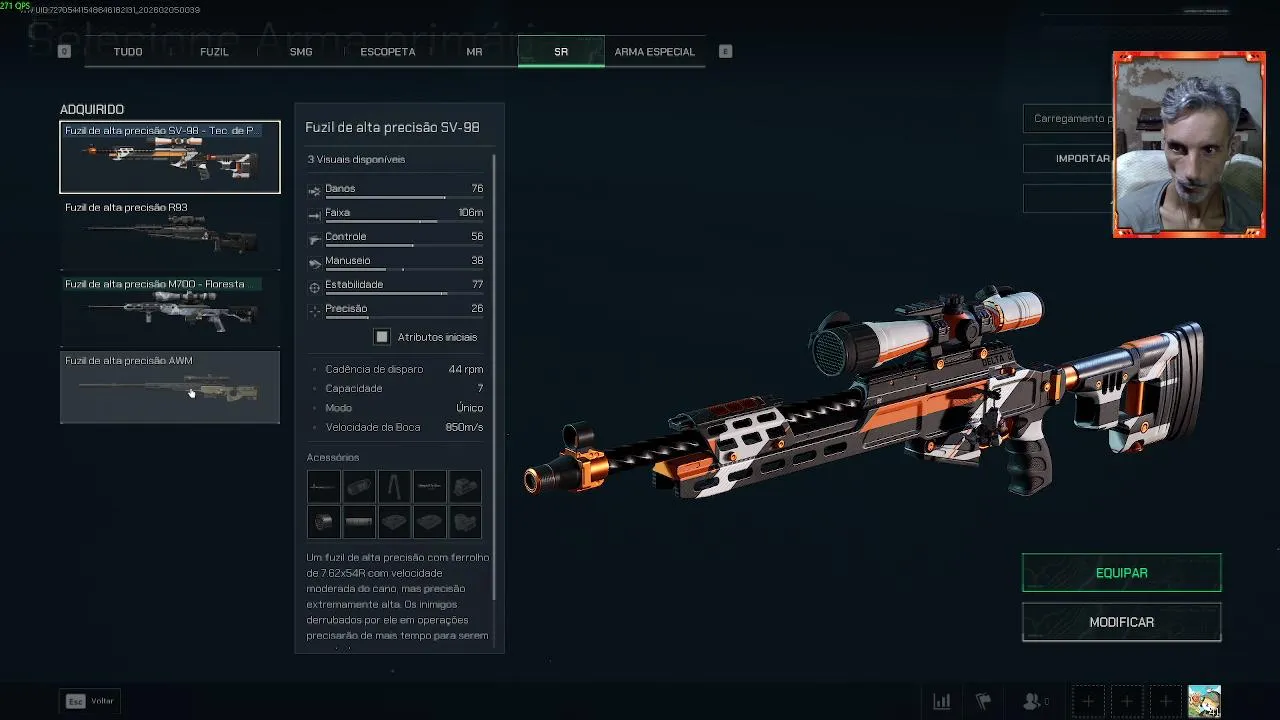The width and height of the screenshot is (1280, 720).
Task: Choose the SR sniper tab
Action: click(561, 52)
